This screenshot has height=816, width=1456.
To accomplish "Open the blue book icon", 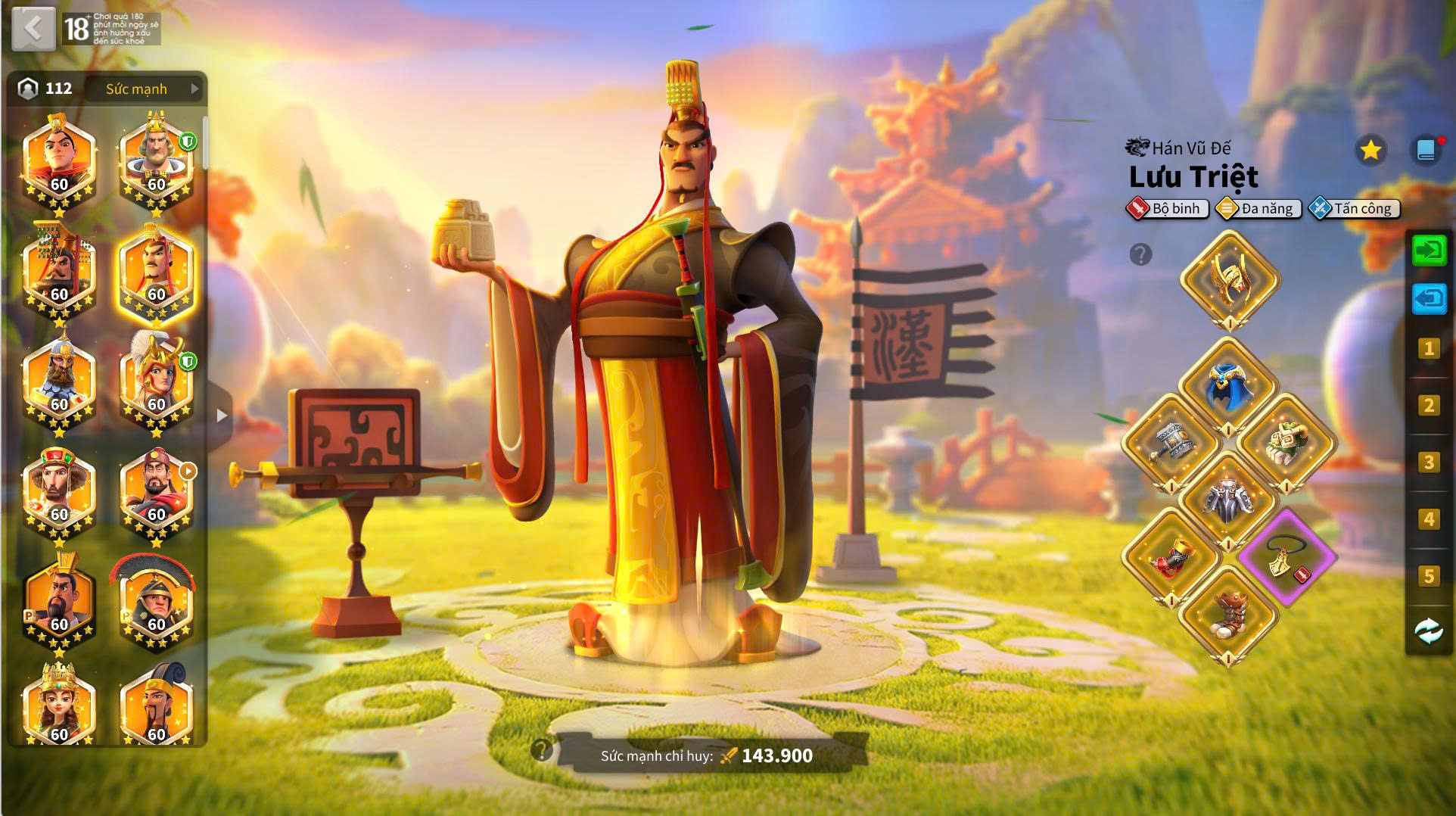I will click(x=1426, y=150).
